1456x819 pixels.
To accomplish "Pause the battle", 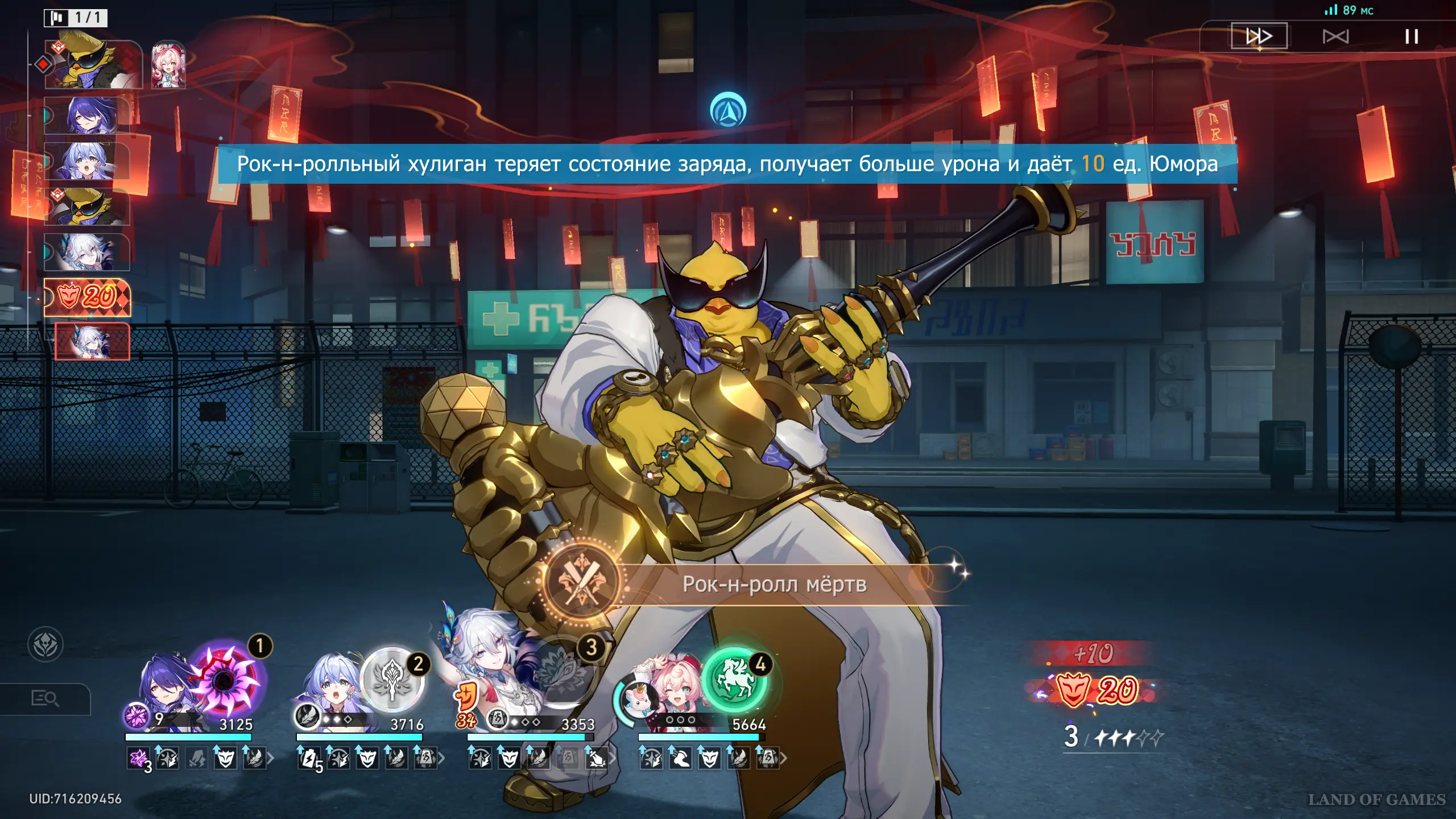I will coord(1411,37).
